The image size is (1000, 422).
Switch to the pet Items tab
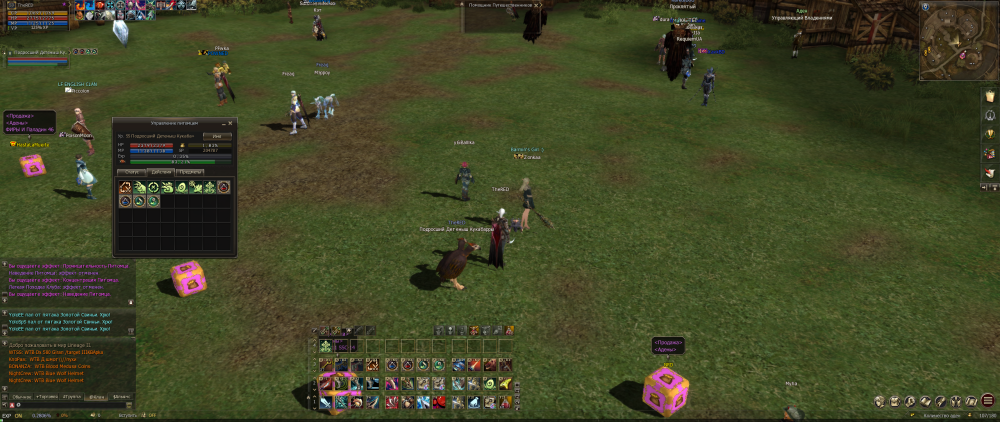click(x=189, y=172)
